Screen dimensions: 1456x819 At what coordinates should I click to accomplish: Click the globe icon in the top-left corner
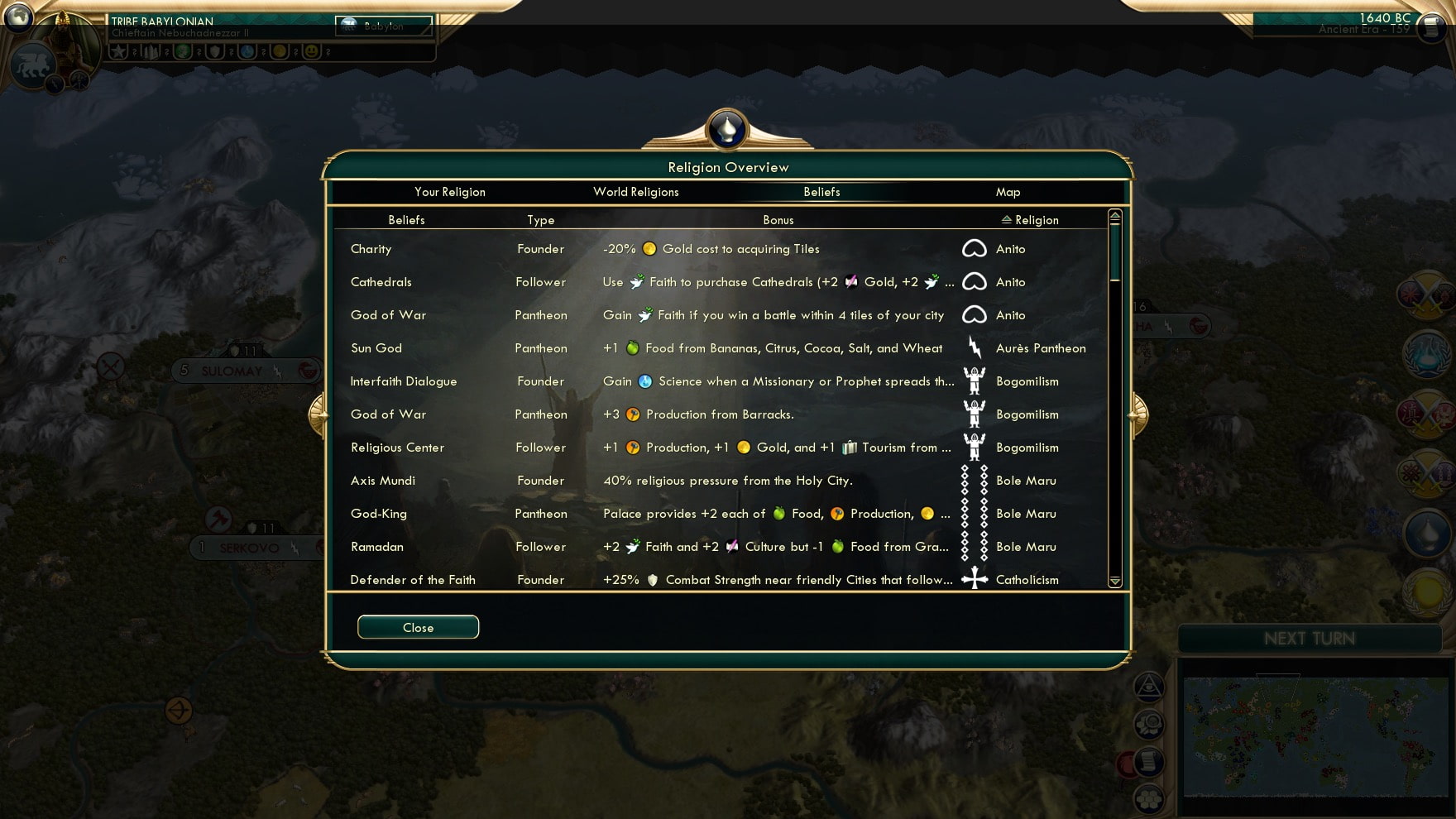(17, 17)
